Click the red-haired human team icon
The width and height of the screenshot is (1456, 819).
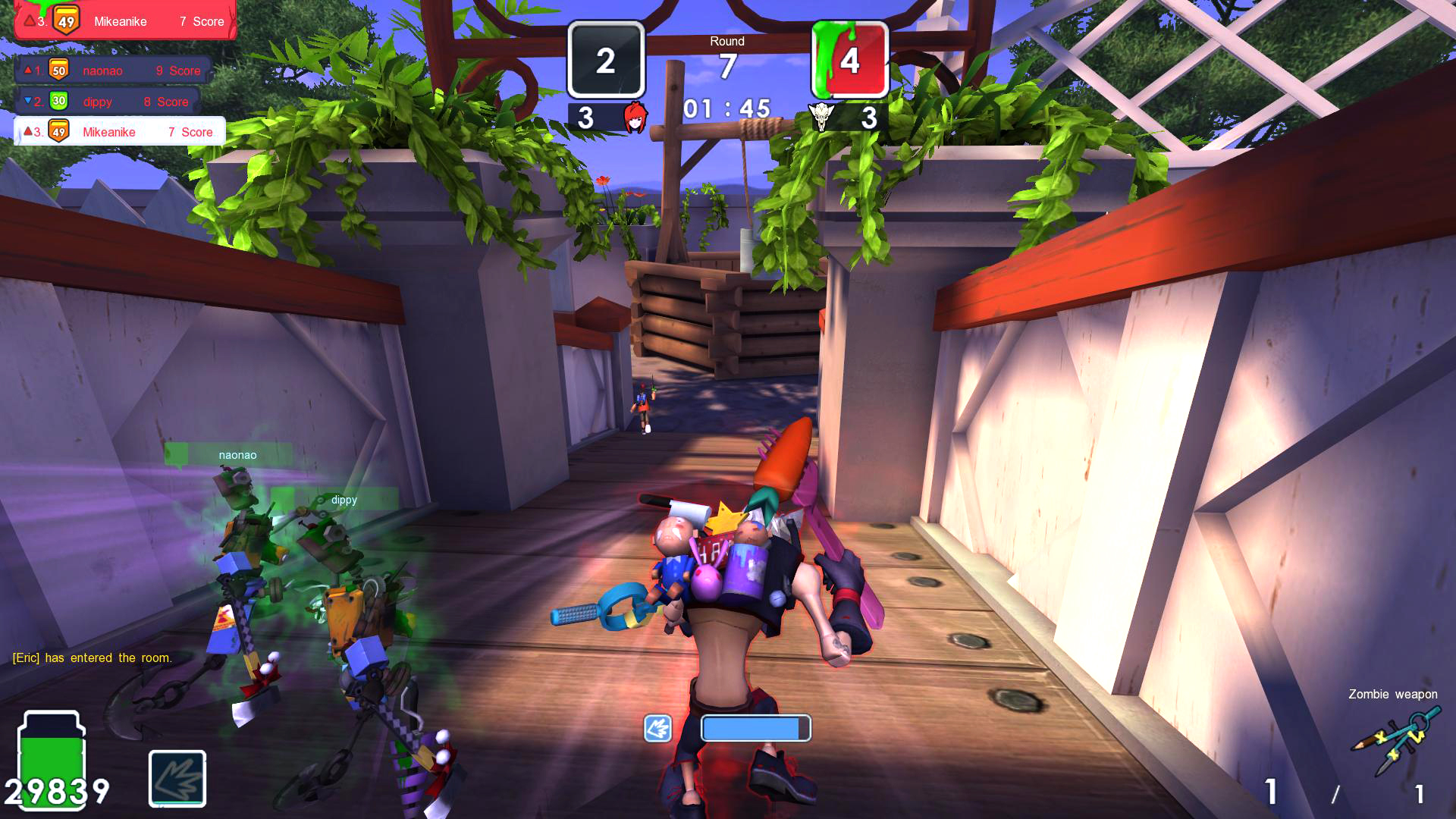[x=635, y=118]
